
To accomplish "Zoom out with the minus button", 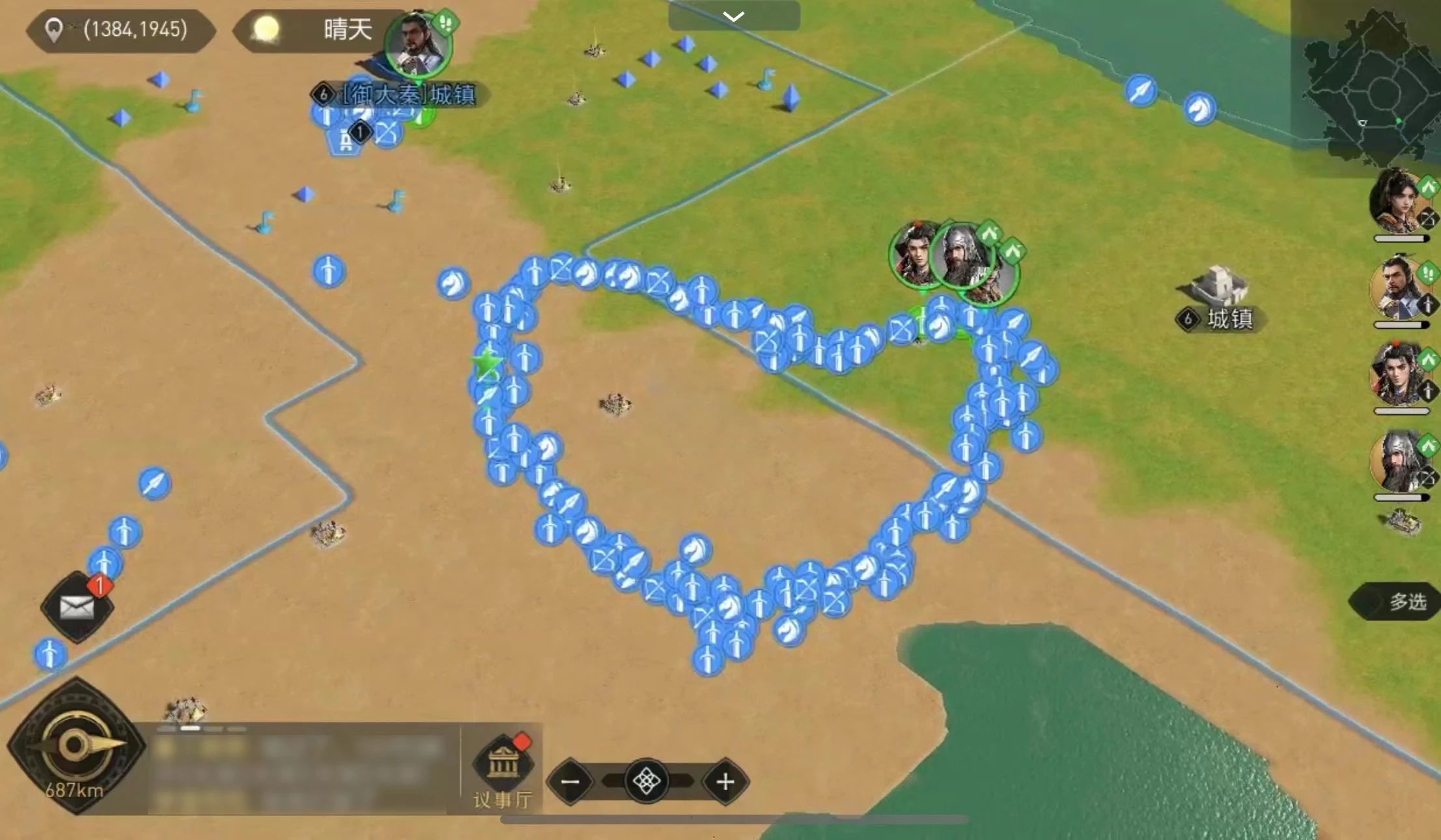I will pyautogui.click(x=570, y=781).
